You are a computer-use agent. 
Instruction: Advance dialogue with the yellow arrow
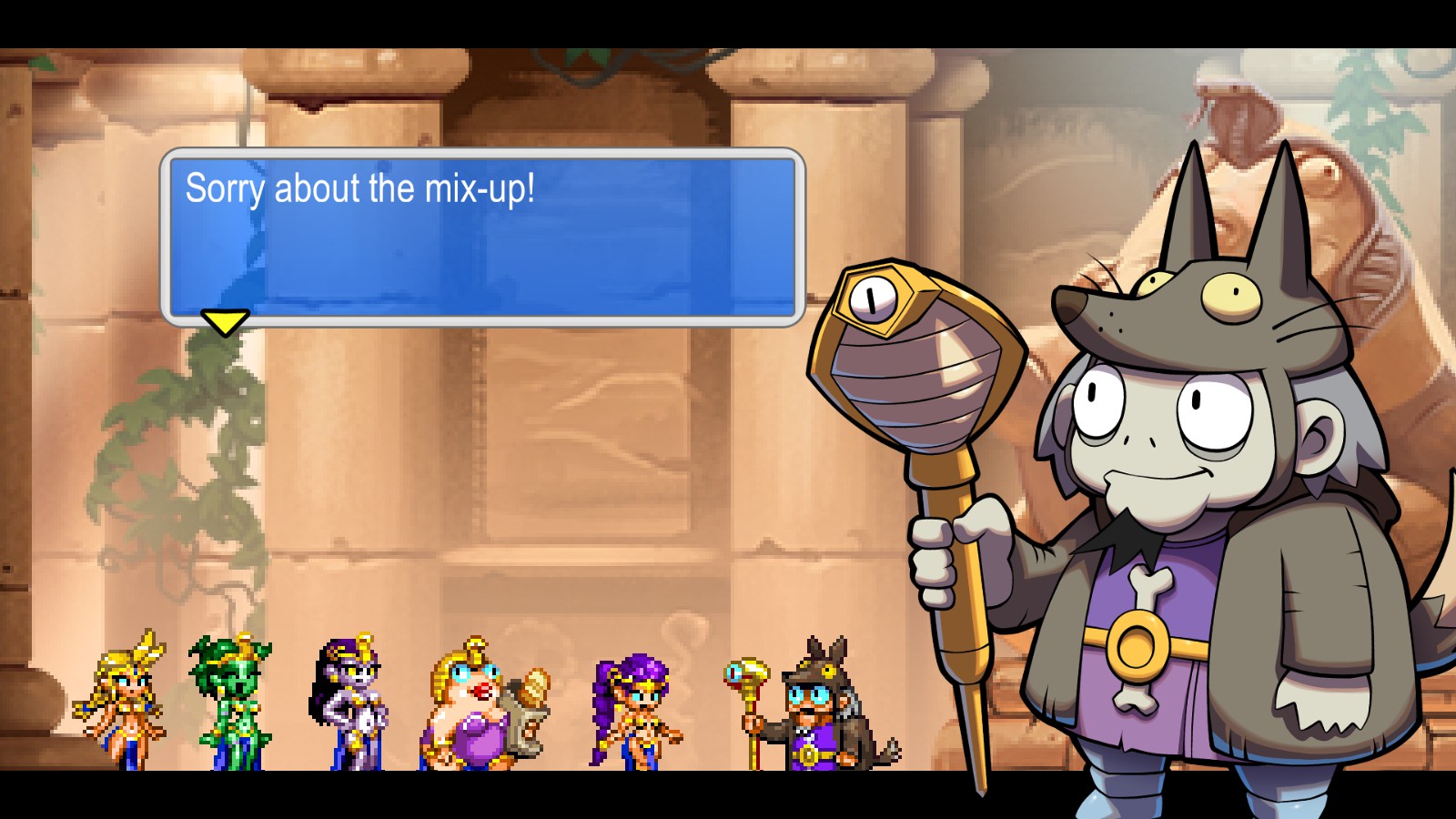click(224, 322)
